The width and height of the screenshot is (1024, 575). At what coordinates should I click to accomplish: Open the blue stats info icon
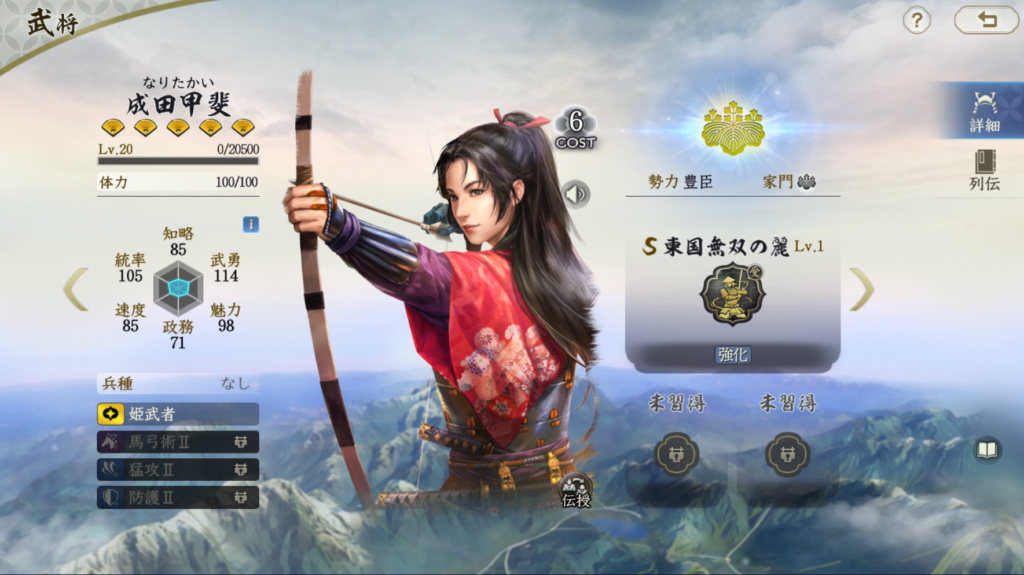251,224
